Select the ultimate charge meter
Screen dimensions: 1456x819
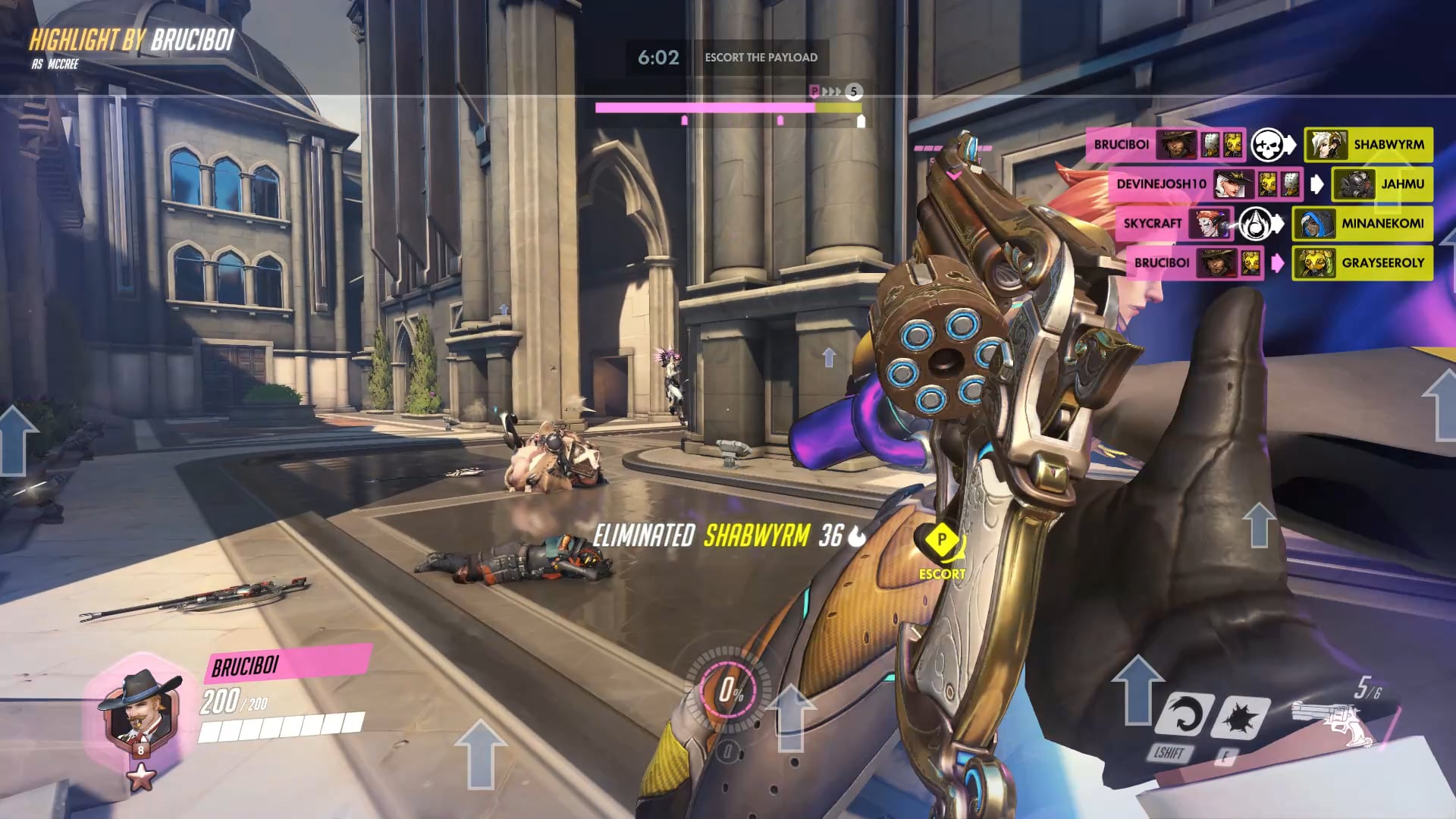pyautogui.click(x=730, y=690)
